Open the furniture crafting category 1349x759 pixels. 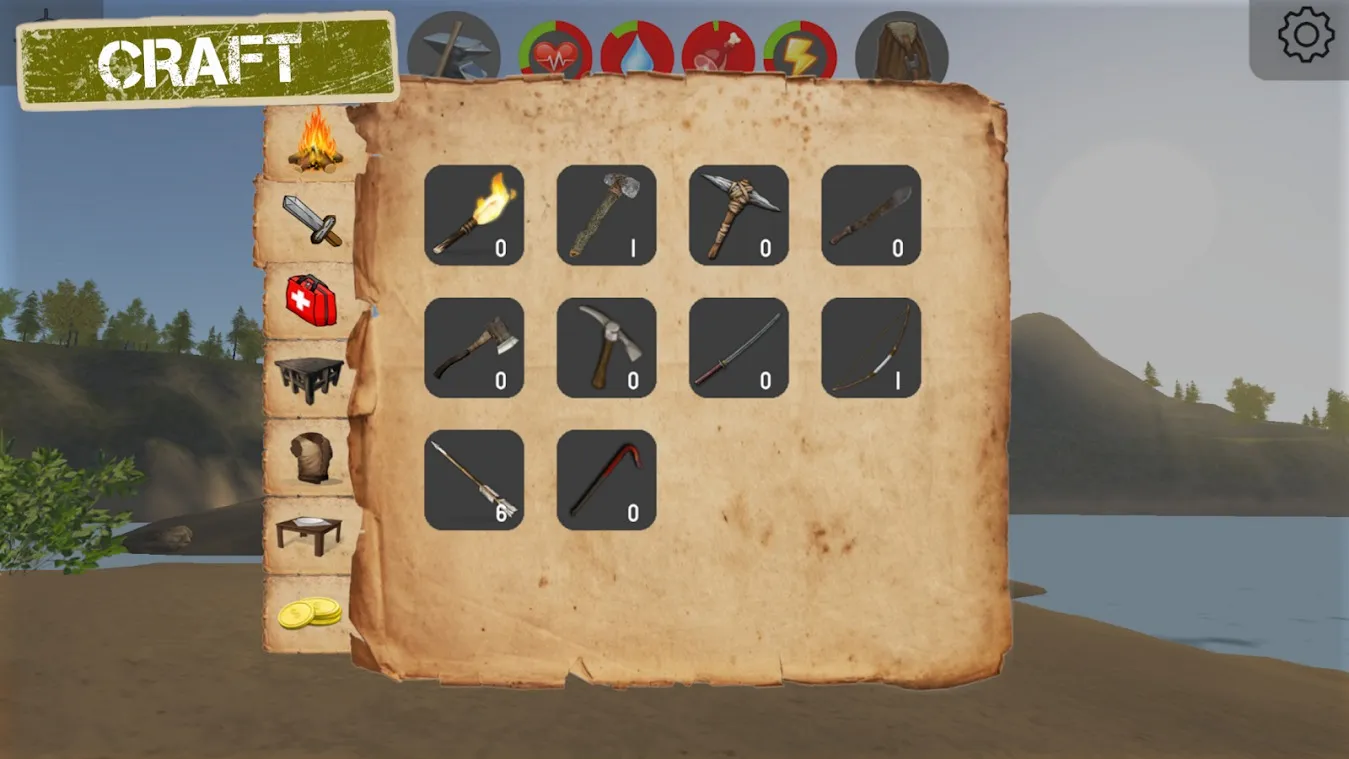pos(310,375)
